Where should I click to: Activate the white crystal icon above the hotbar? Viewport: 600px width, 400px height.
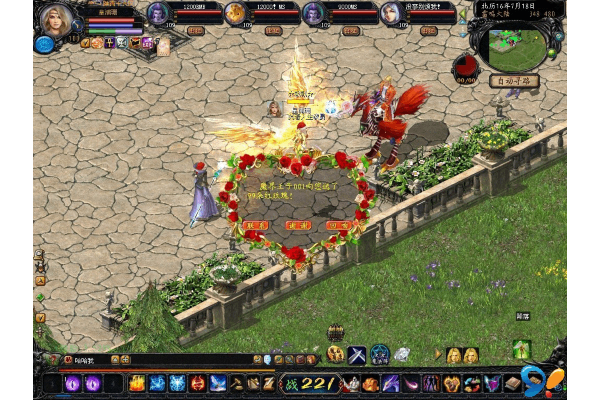[402, 353]
